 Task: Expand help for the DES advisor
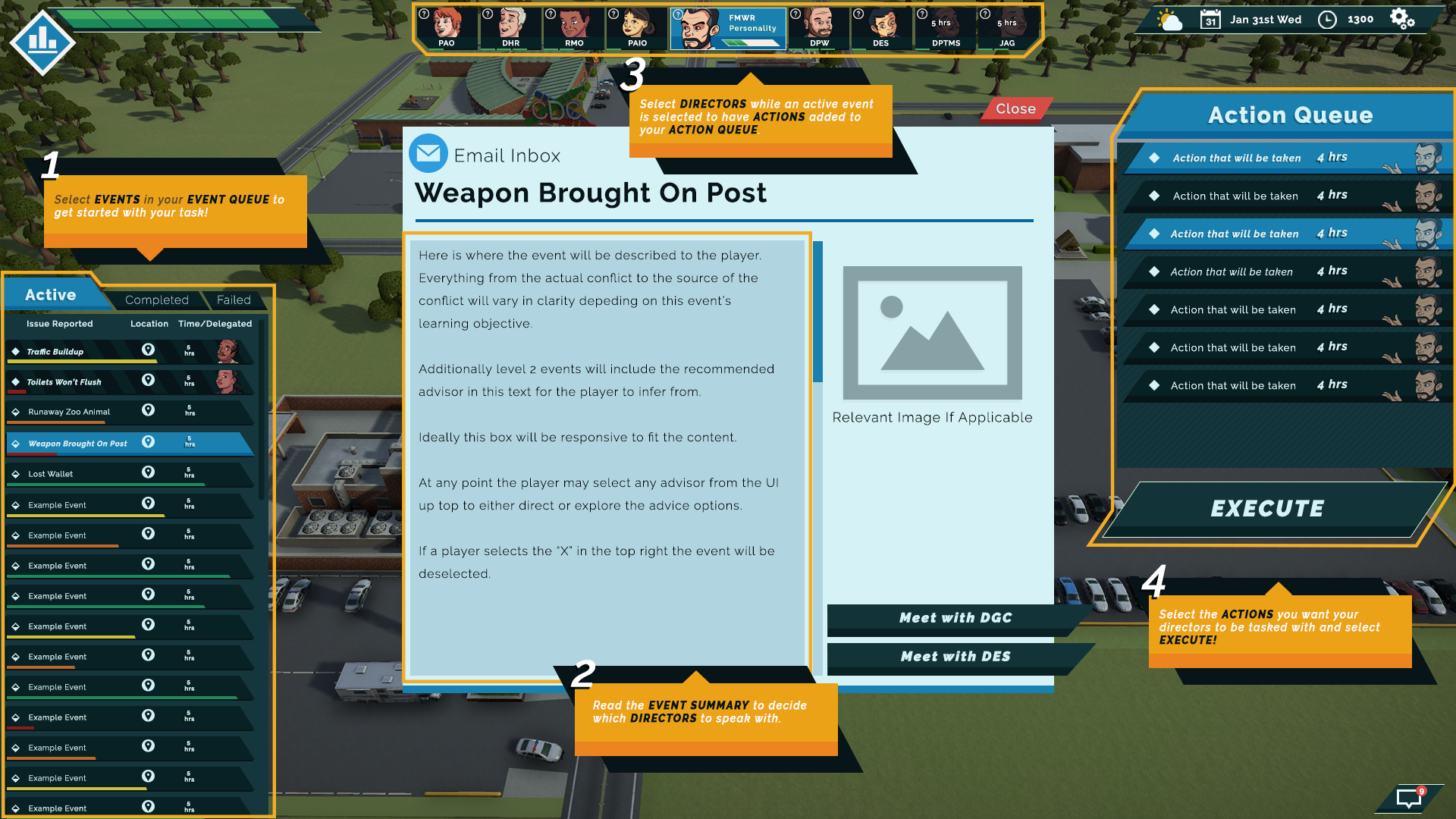(x=858, y=12)
